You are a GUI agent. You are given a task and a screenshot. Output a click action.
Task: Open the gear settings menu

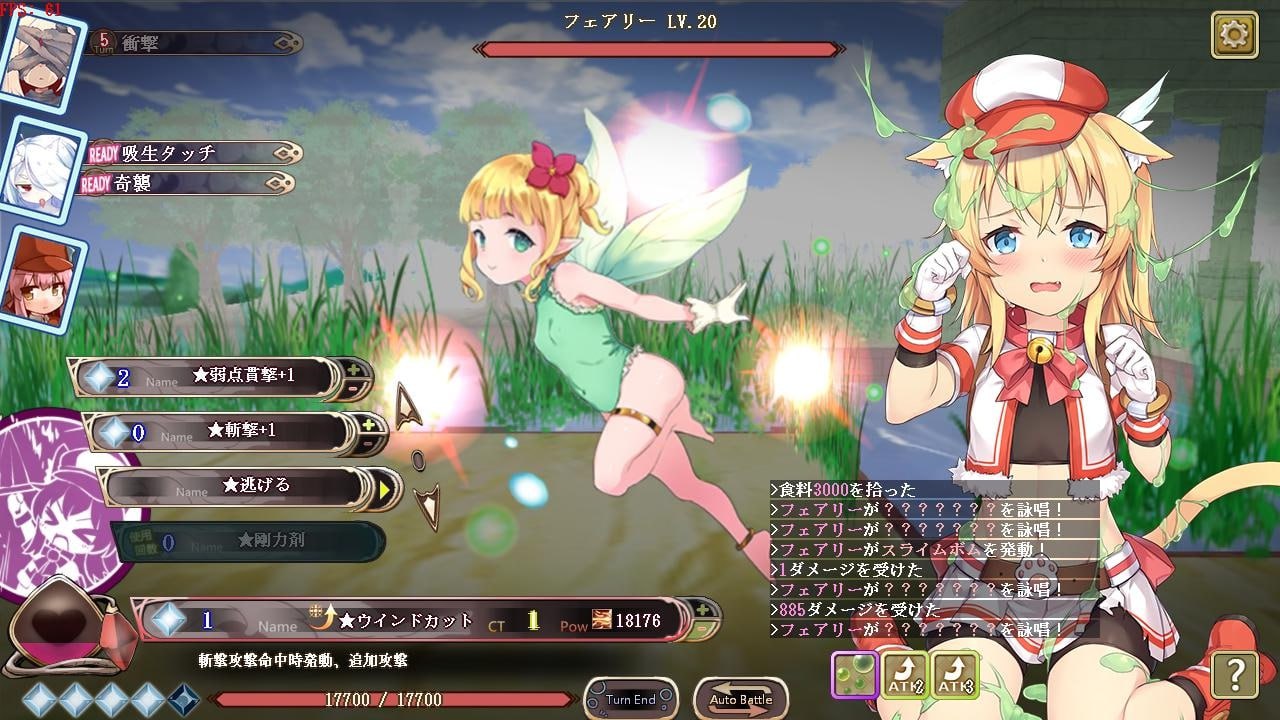click(x=1234, y=36)
